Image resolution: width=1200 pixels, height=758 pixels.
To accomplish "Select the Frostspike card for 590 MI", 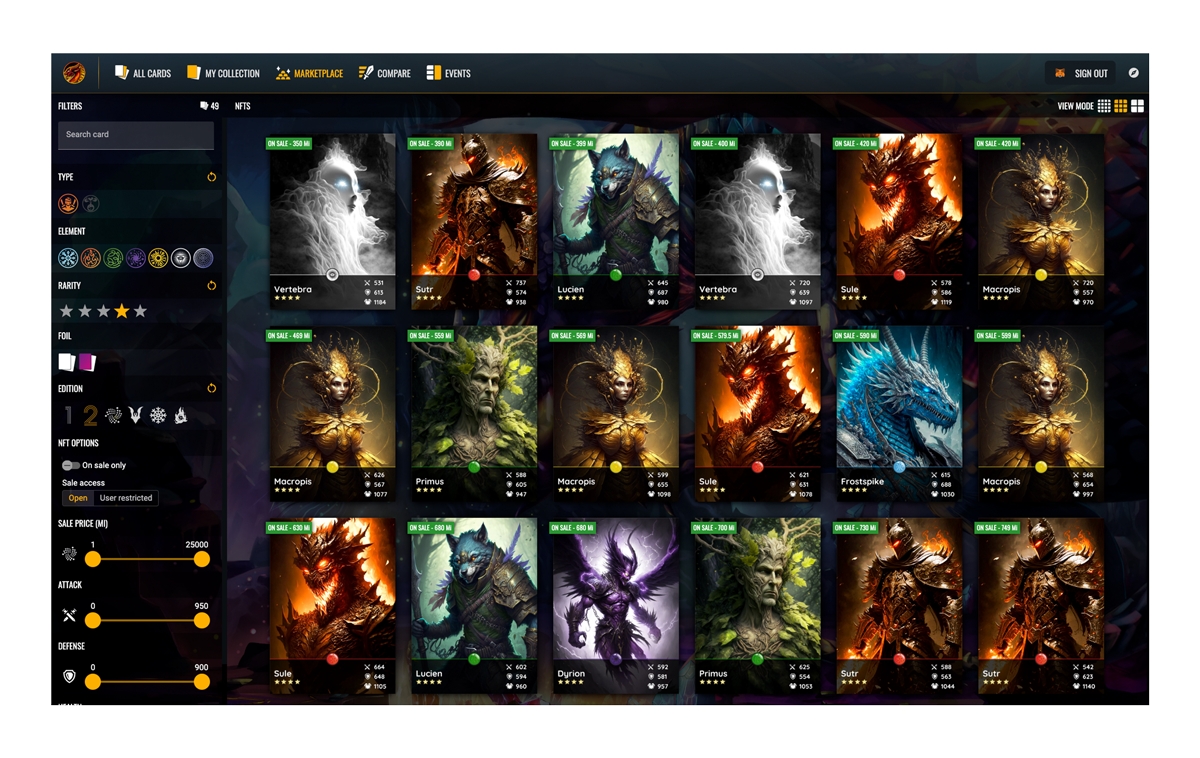I will point(898,412).
